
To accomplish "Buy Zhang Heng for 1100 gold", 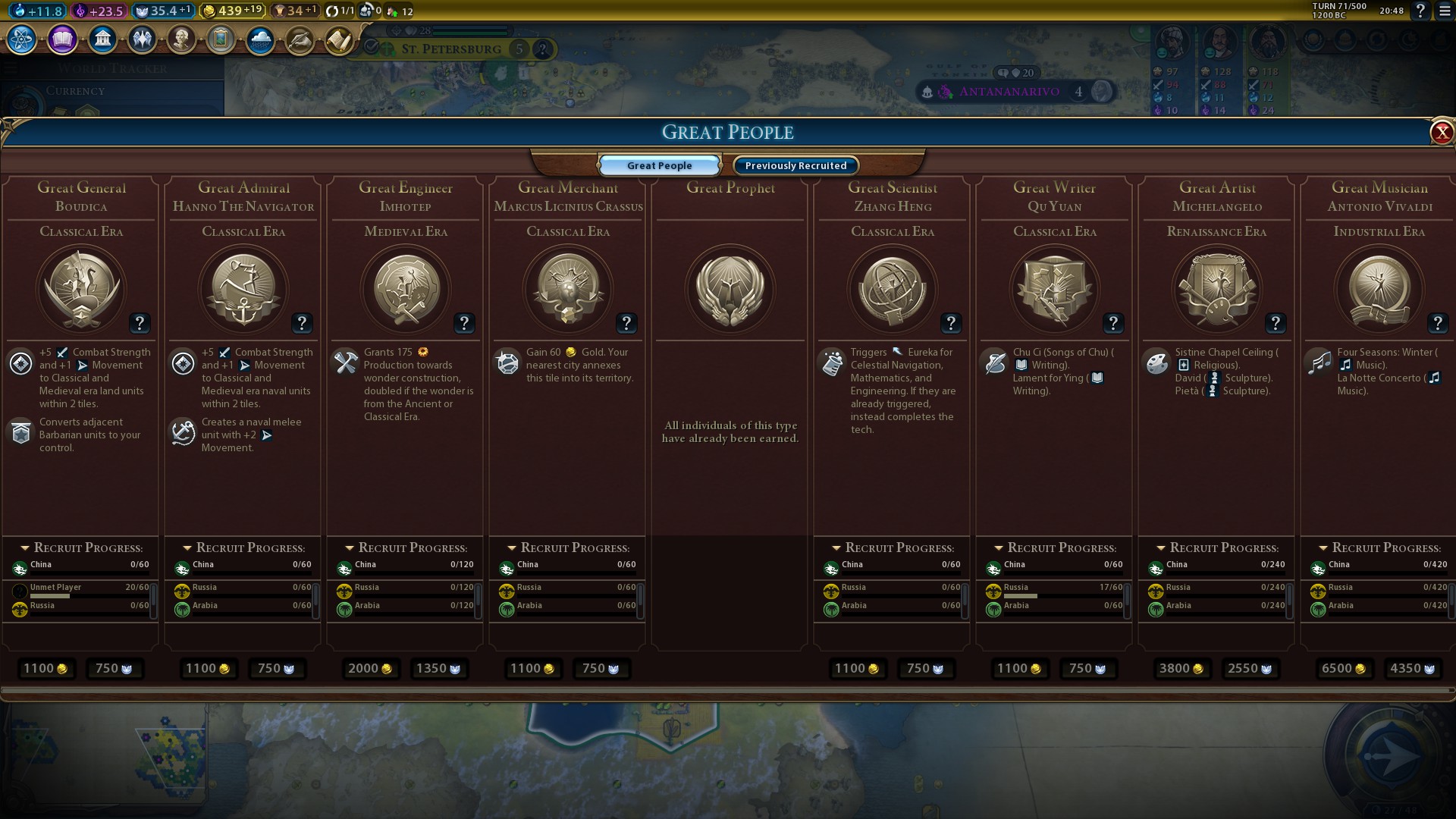I will 857,668.
